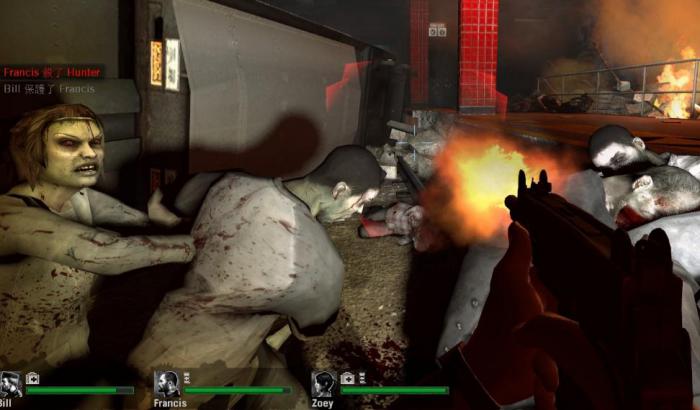Choose Zoey's survivor portrait

(x=322, y=384)
